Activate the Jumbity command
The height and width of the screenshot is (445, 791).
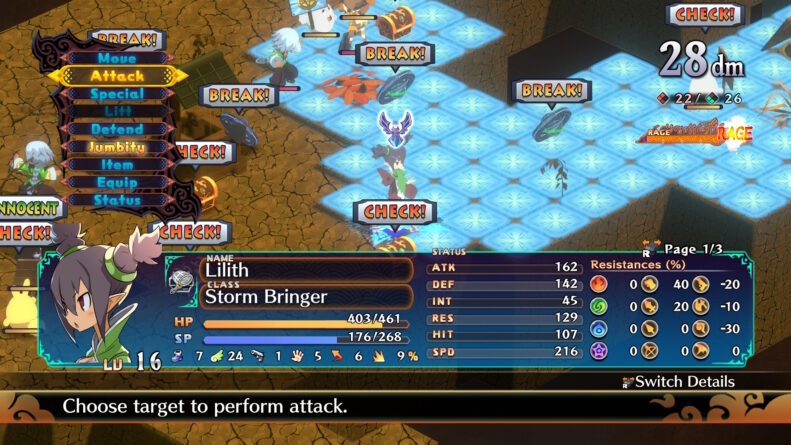point(117,147)
